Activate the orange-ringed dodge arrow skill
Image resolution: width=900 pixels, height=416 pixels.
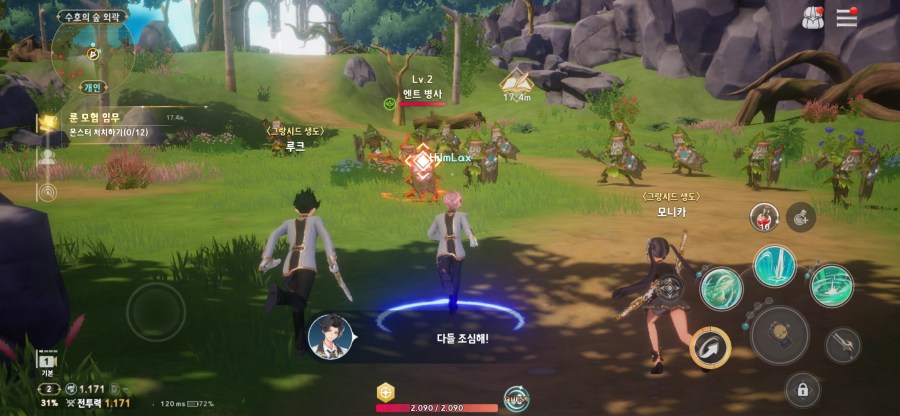(710, 346)
